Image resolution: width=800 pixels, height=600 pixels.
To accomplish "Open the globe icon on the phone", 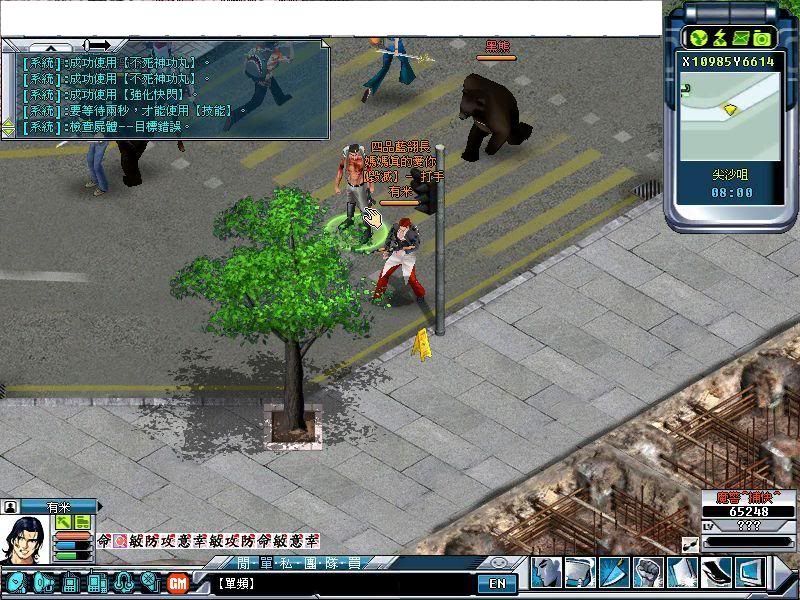I will (698, 38).
